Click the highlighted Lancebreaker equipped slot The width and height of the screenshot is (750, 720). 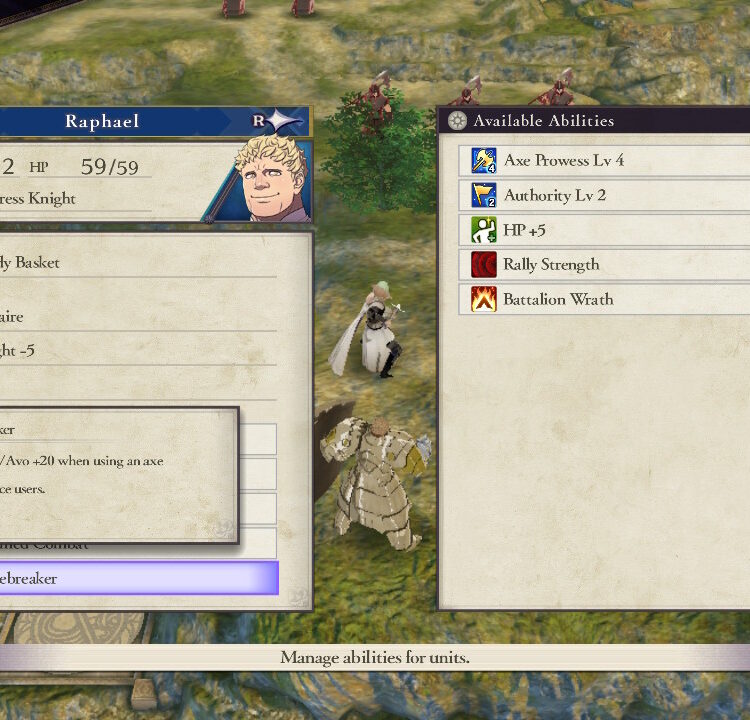tap(140, 578)
